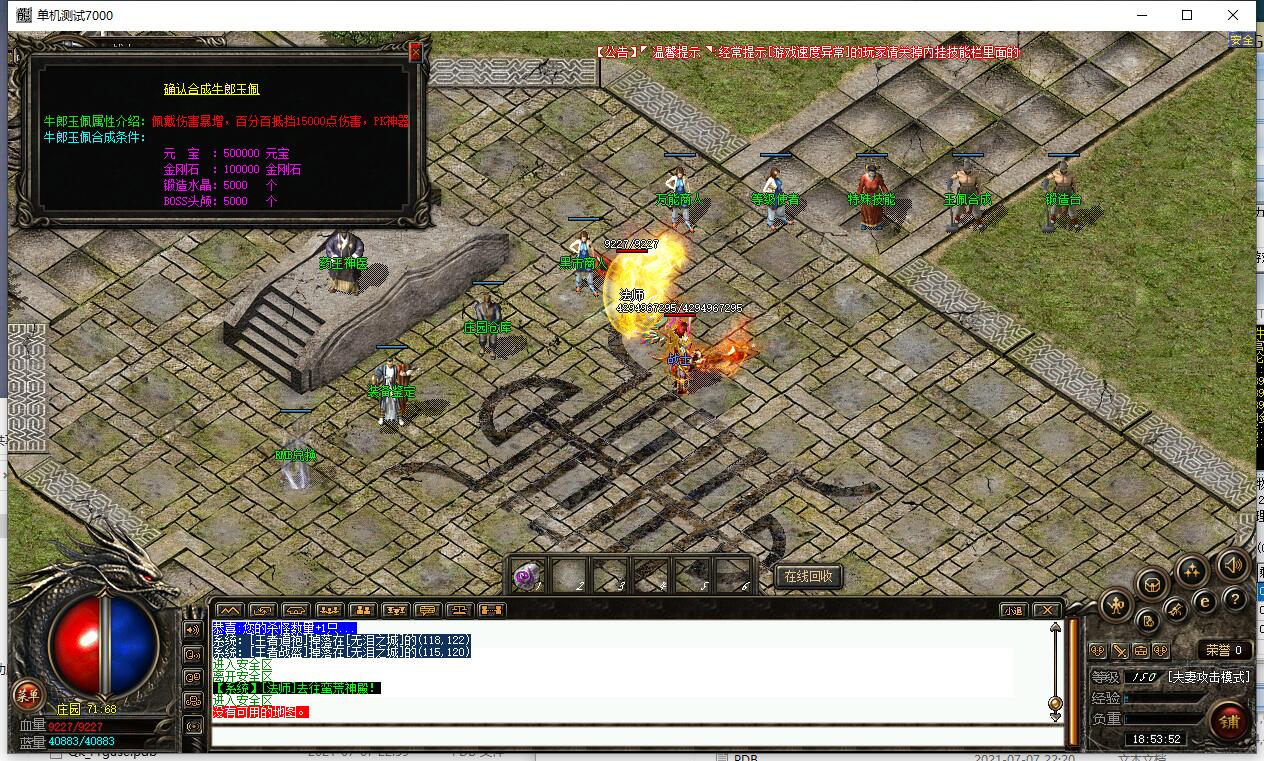Open the bag chest icon
The width and height of the screenshot is (1264, 761).
pyautogui.click(x=1152, y=583)
